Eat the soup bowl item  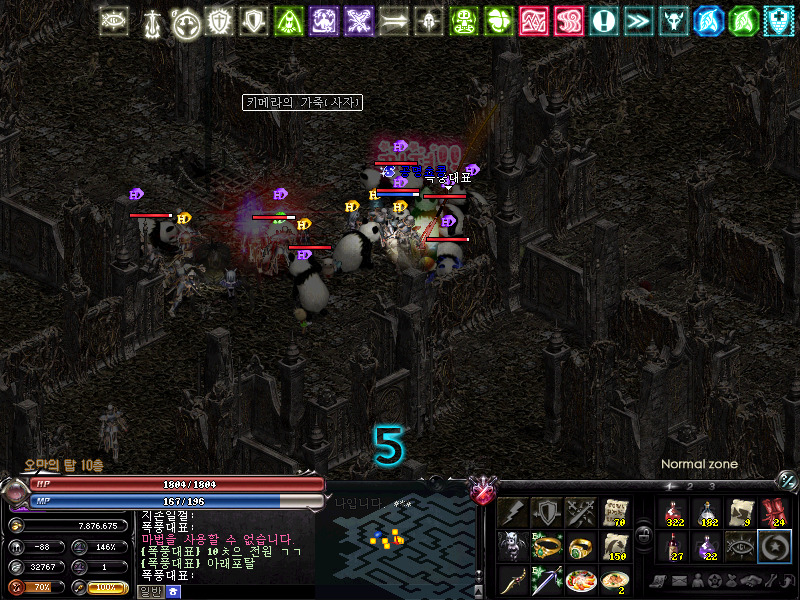click(614, 581)
